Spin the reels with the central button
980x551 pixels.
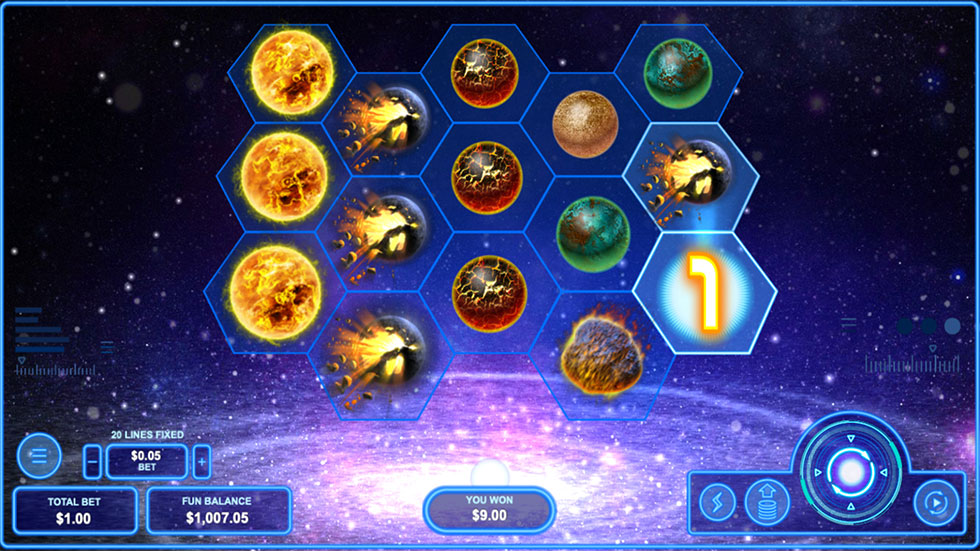pyautogui.click(x=851, y=470)
